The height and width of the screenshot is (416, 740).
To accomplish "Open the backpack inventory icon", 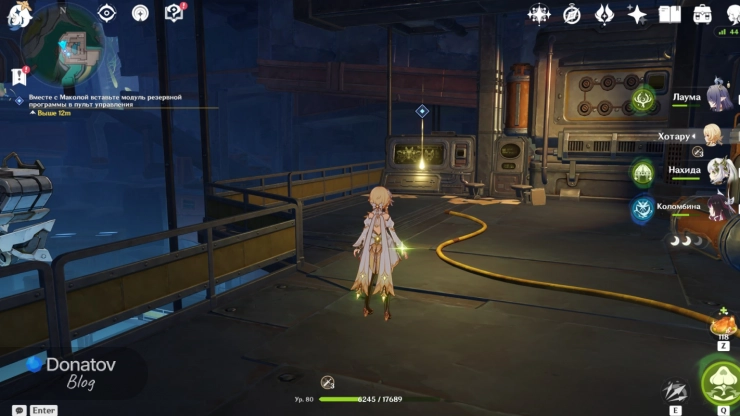I will click(x=703, y=14).
